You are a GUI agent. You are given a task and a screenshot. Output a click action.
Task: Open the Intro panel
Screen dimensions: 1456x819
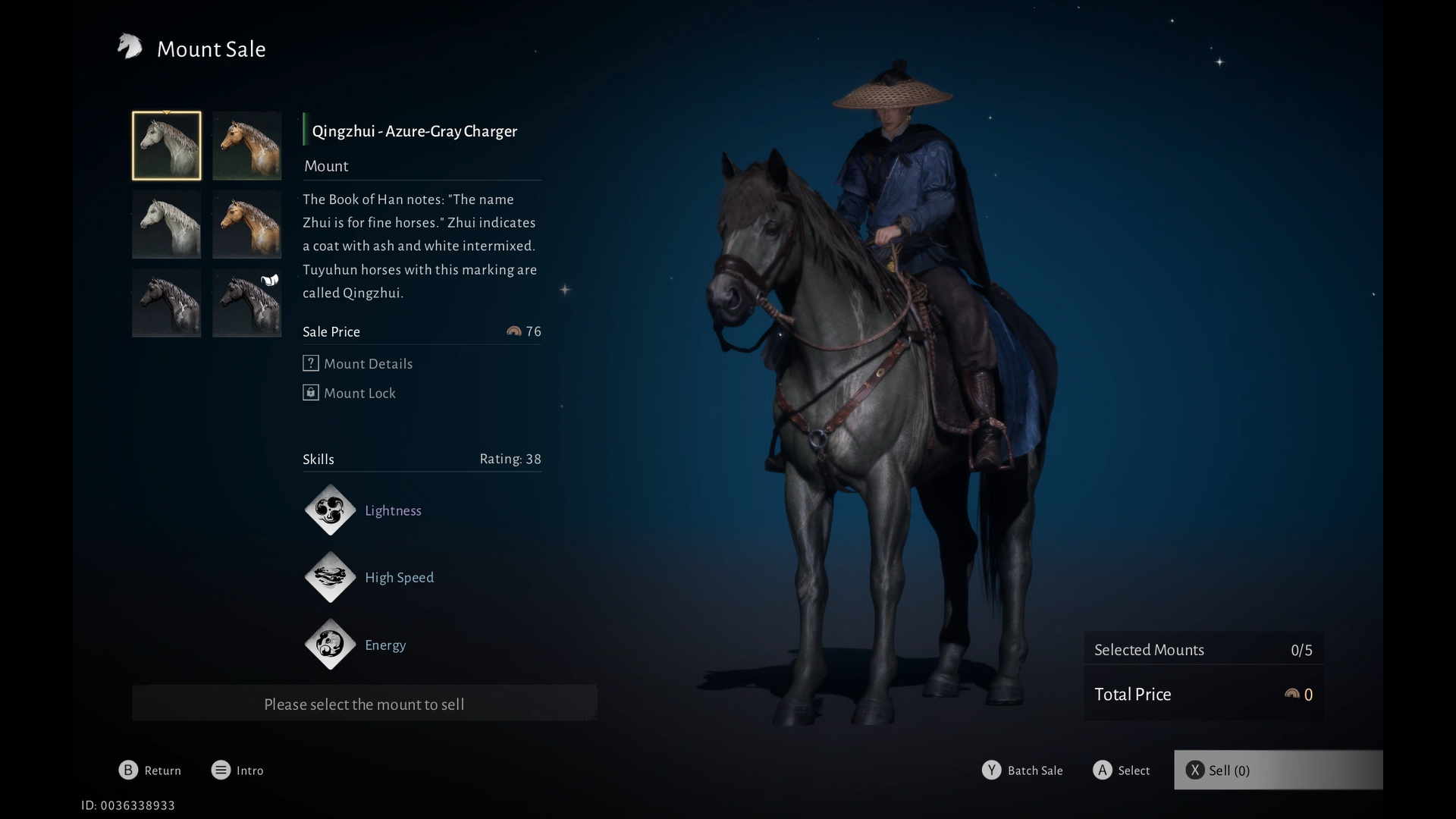tap(221, 770)
